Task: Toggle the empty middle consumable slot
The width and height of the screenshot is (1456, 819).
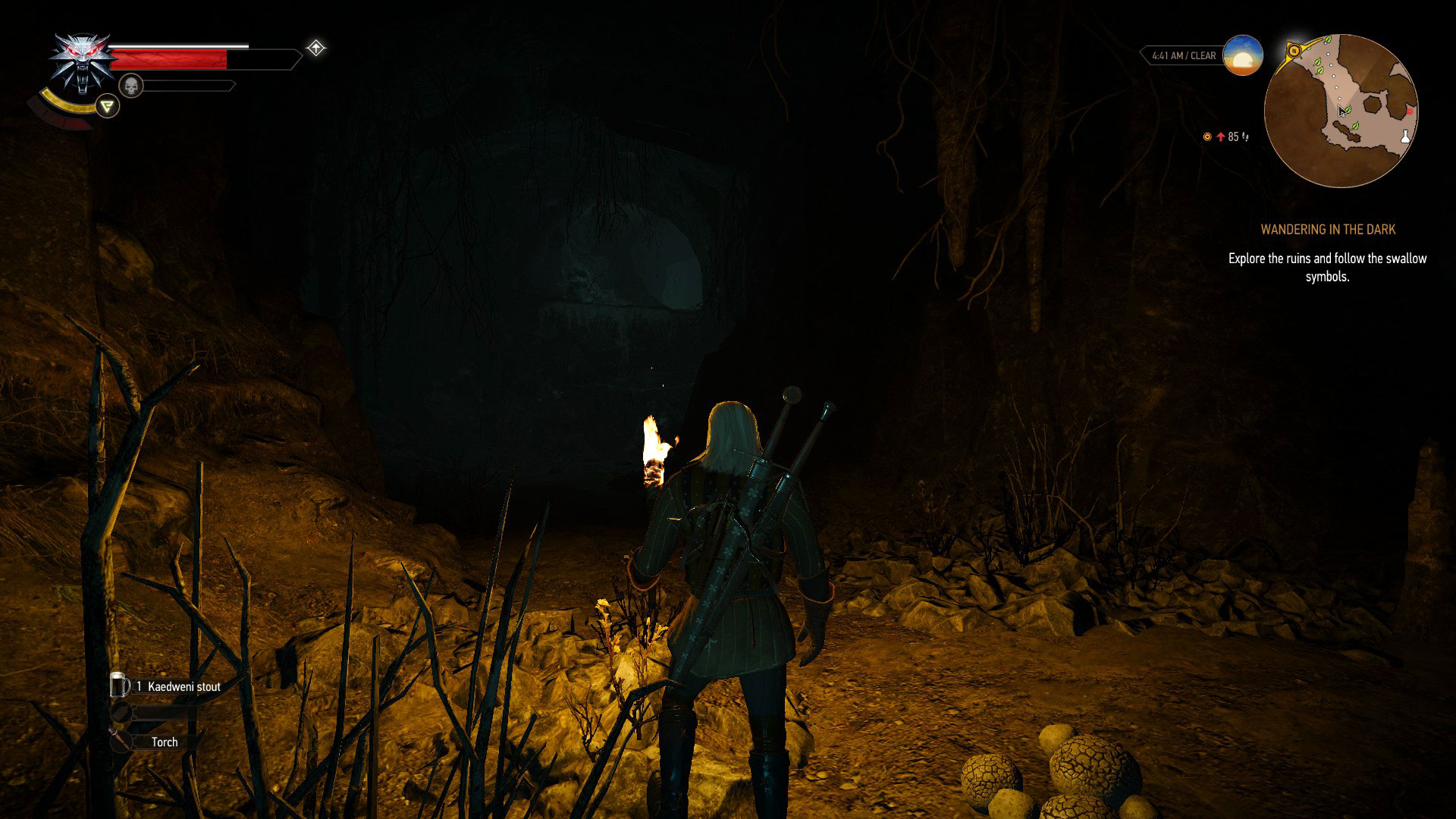Action: (x=120, y=713)
